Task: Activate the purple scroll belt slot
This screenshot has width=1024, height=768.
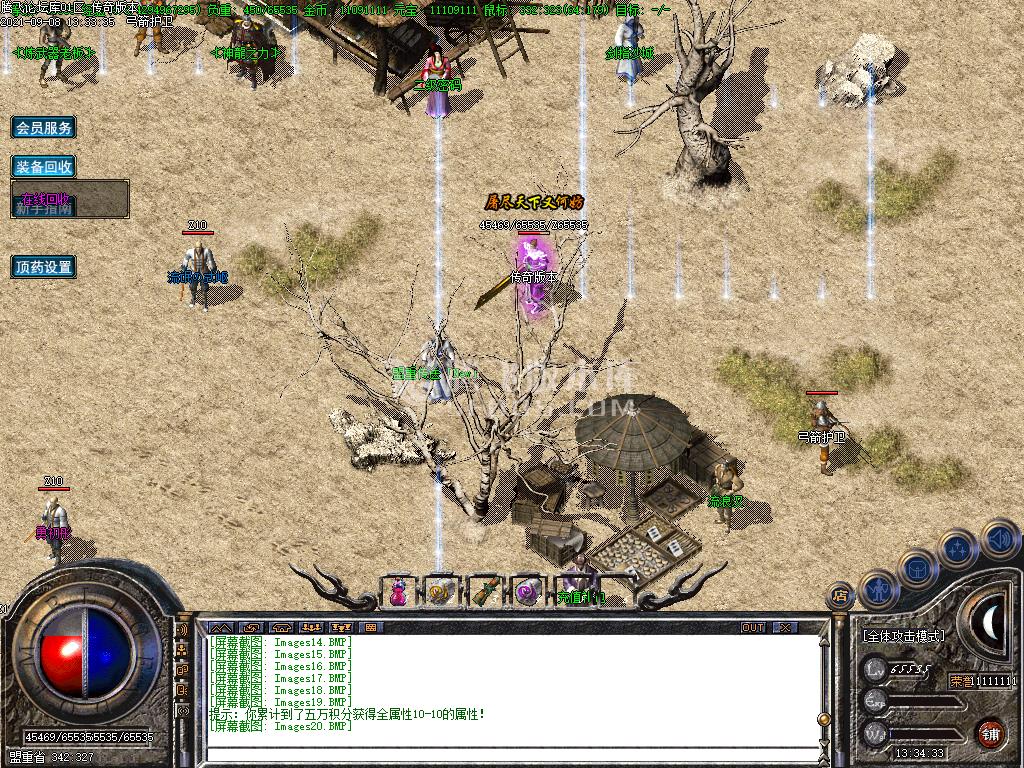Action: [526, 592]
